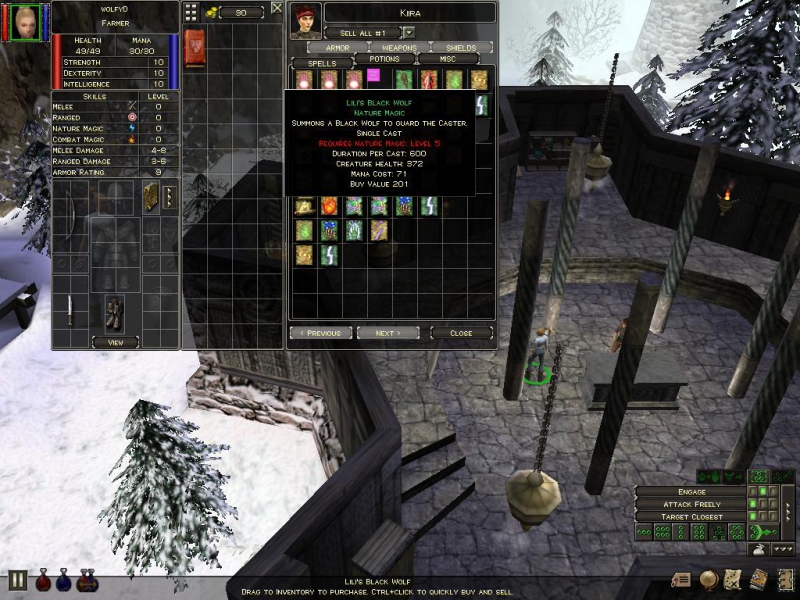Switch to the Misc shop tab
The image size is (800, 600).
(x=446, y=60)
